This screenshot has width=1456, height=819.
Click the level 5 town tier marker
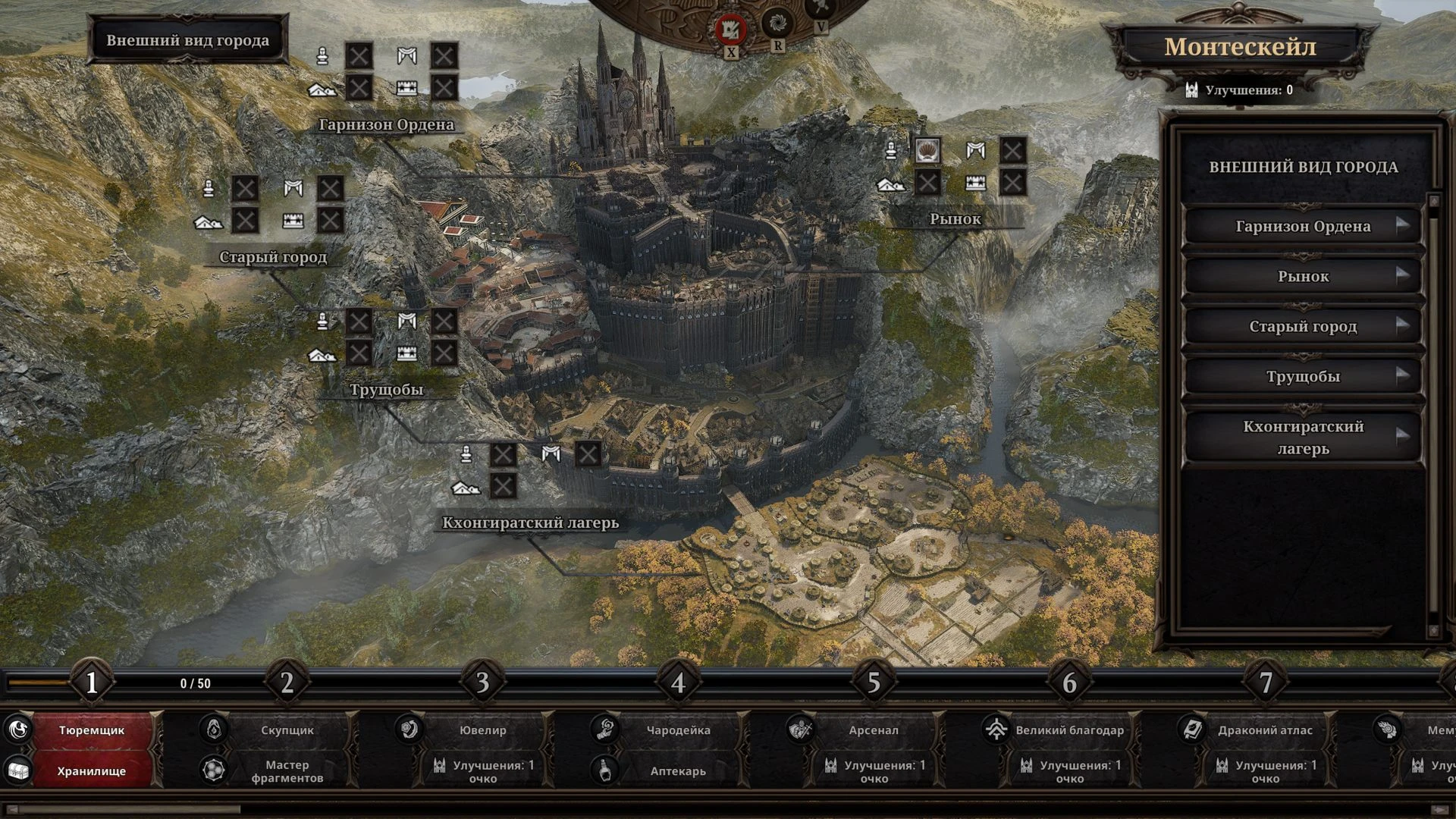pyautogui.click(x=874, y=682)
